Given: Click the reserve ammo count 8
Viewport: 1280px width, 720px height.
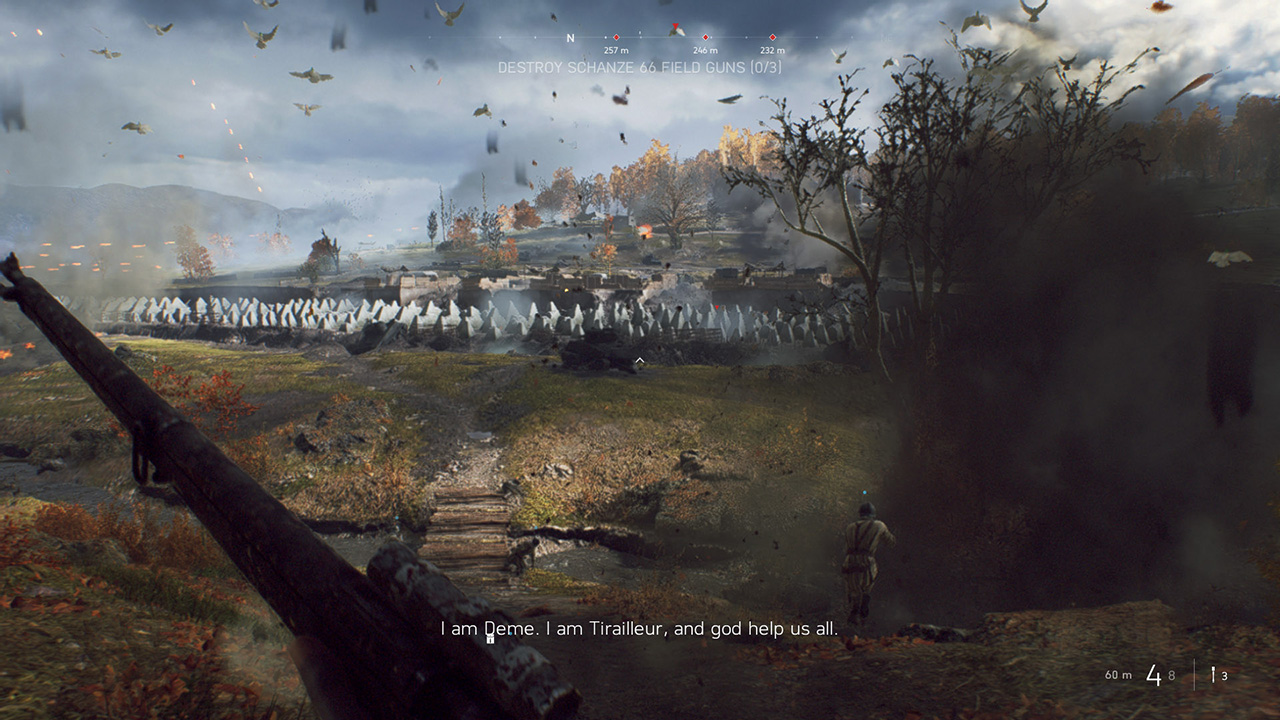Looking at the screenshot, I should point(1171,675).
